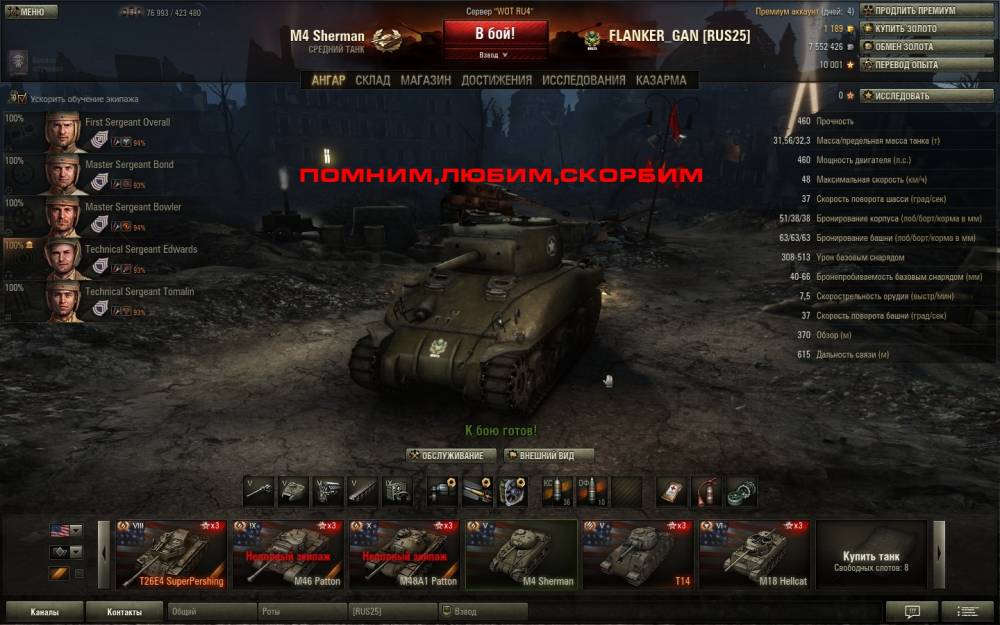Open the Казарма tab
Screen dimensions: 1000x625
(660, 80)
